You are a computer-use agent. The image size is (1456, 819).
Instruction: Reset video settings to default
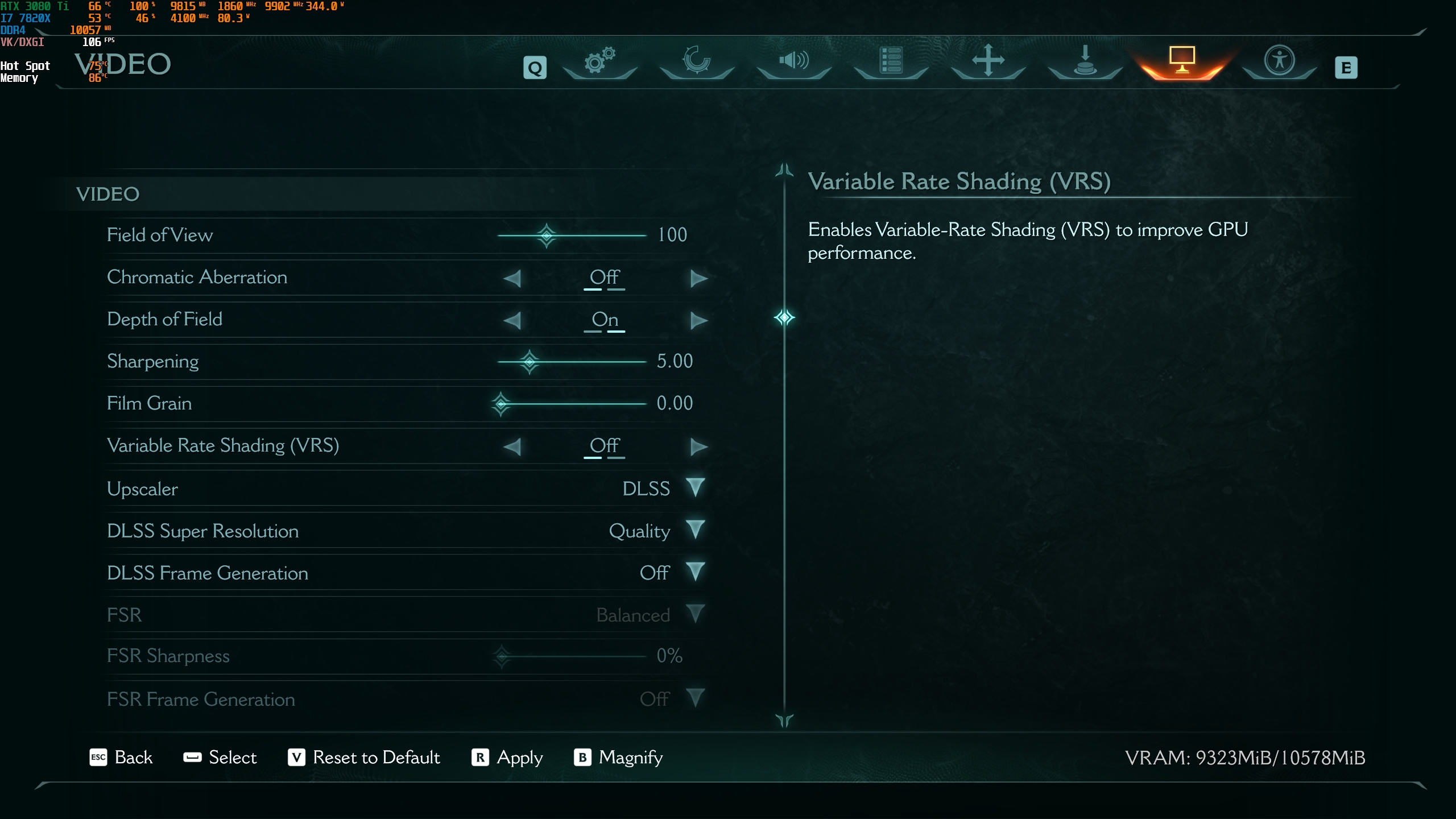pos(364,758)
